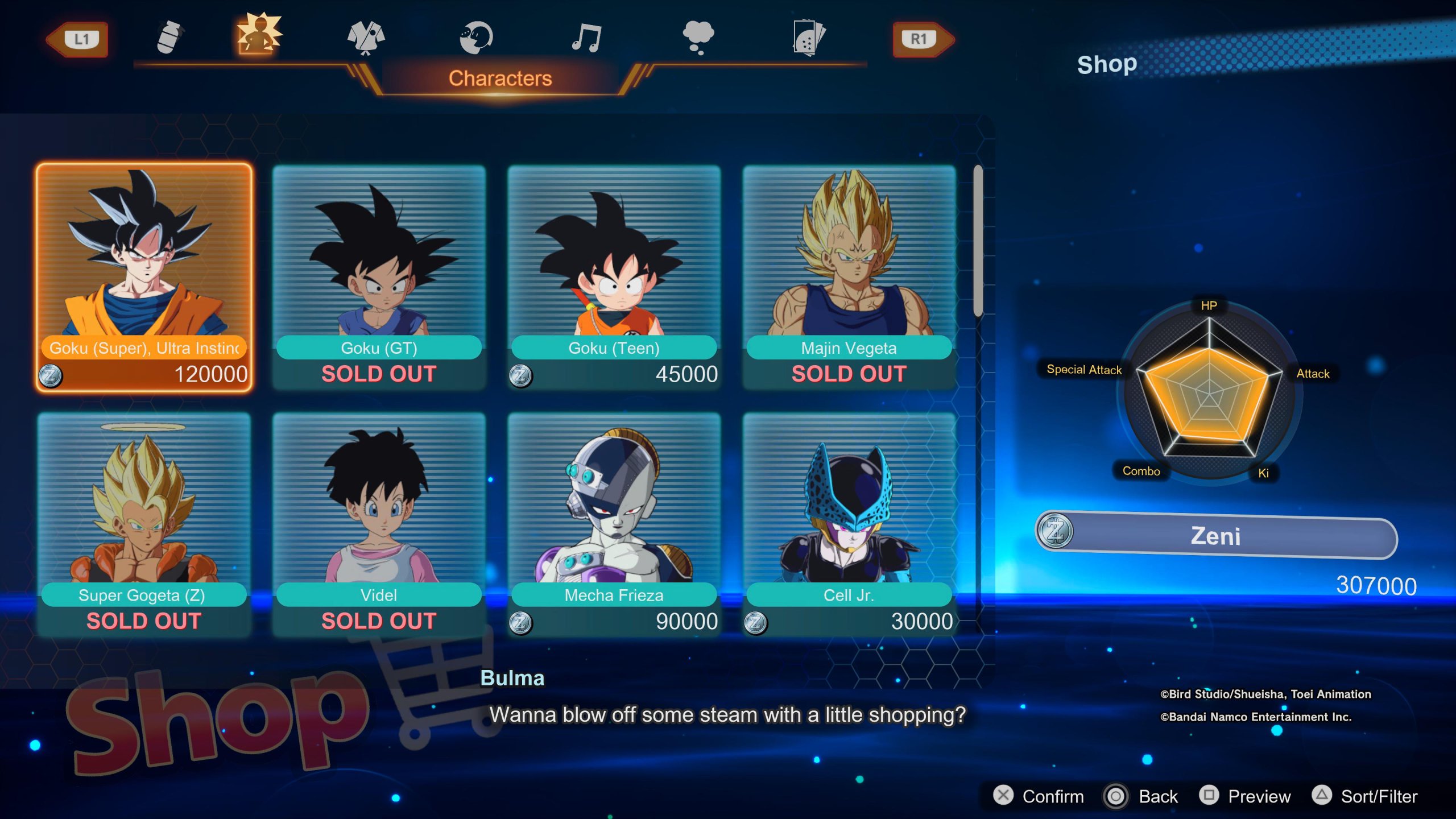The image size is (1456, 819).
Task: Open the outfits gi jacket category
Action: pos(366,38)
